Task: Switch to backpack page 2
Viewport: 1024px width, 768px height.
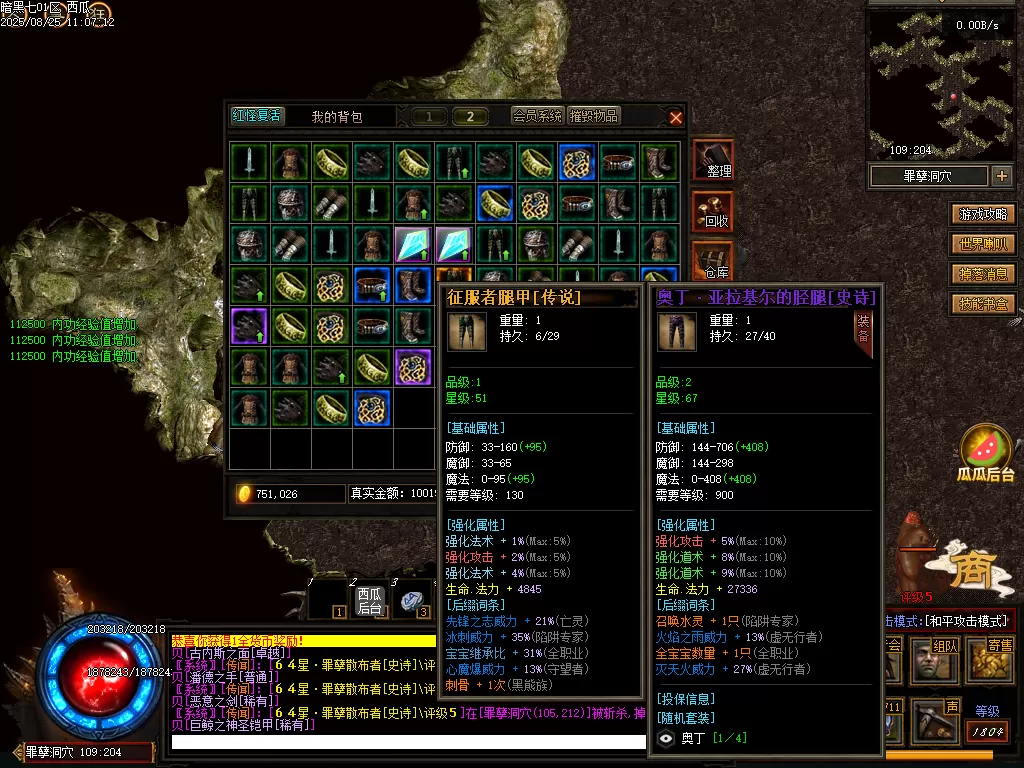Action: [470, 117]
